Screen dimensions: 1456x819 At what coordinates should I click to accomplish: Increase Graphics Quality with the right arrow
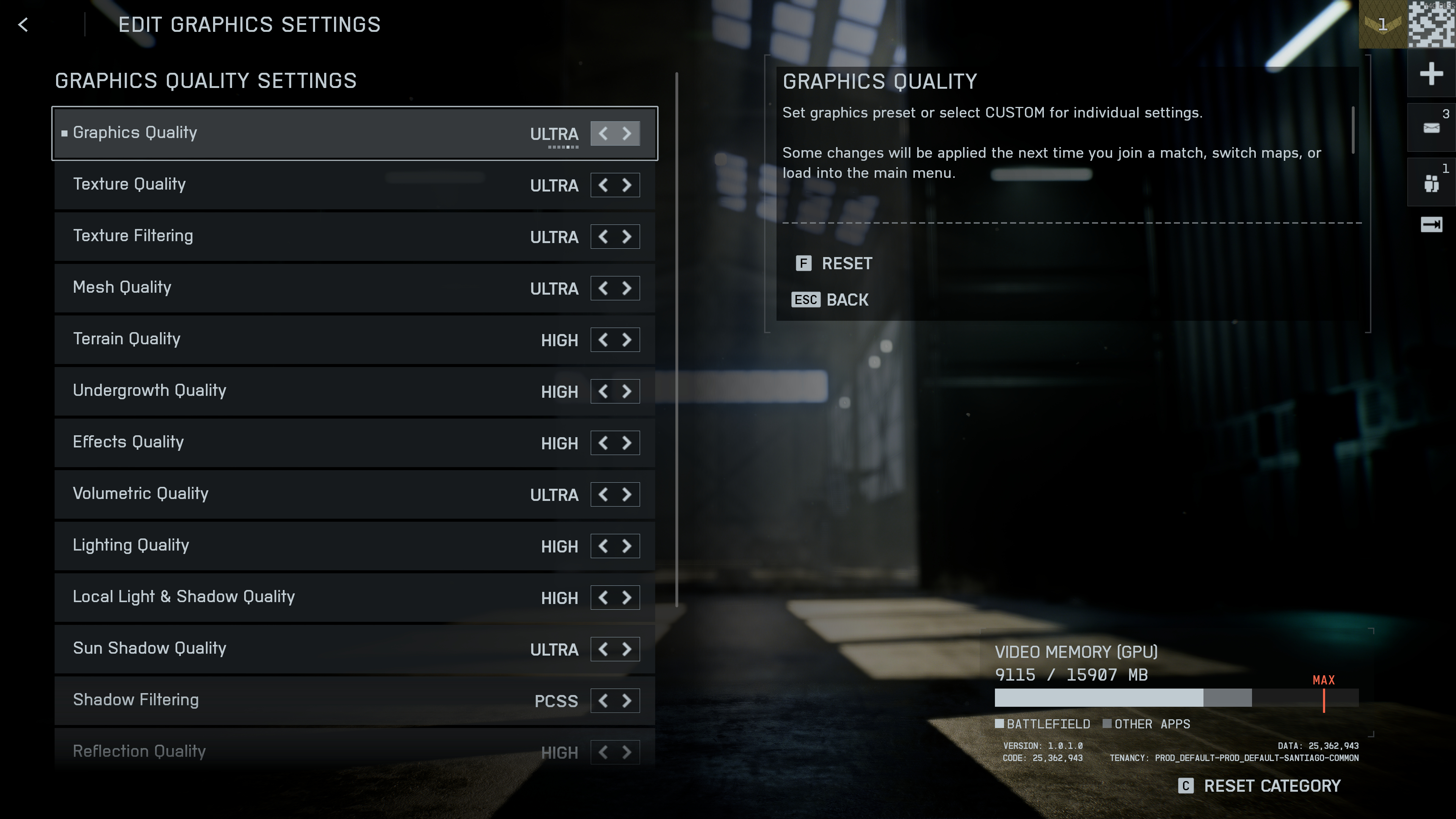point(626,134)
